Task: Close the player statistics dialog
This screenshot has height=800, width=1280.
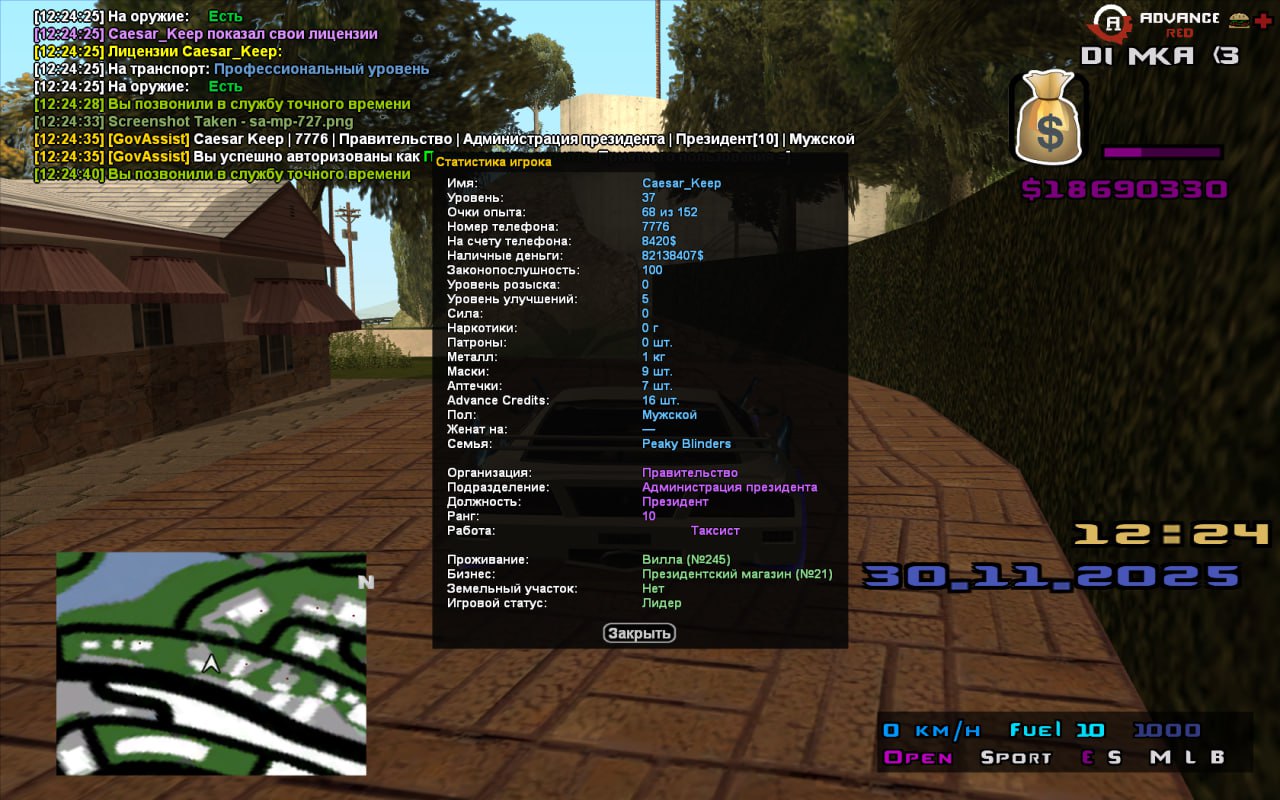Action: pos(639,633)
